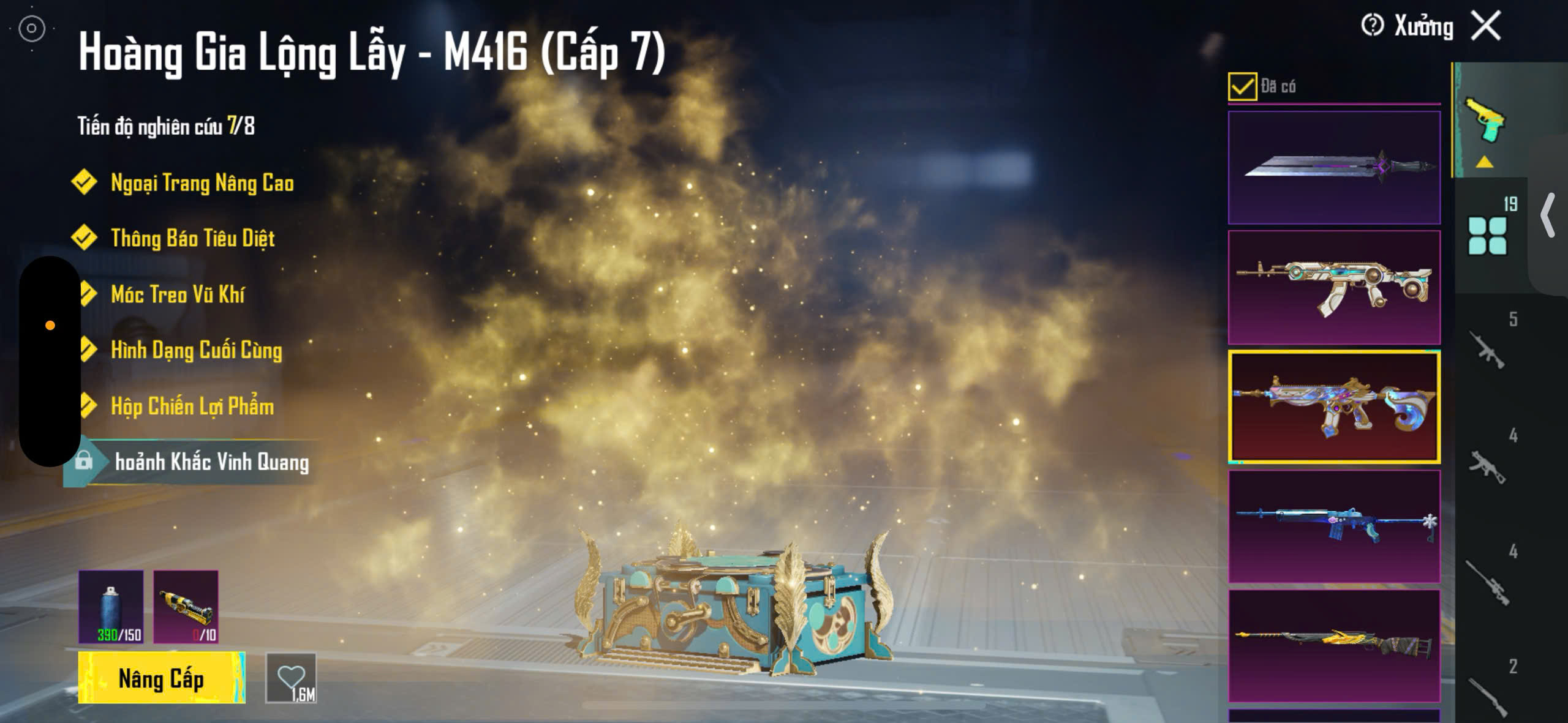Pick the blue rifle skin thumbnail

[1334, 526]
